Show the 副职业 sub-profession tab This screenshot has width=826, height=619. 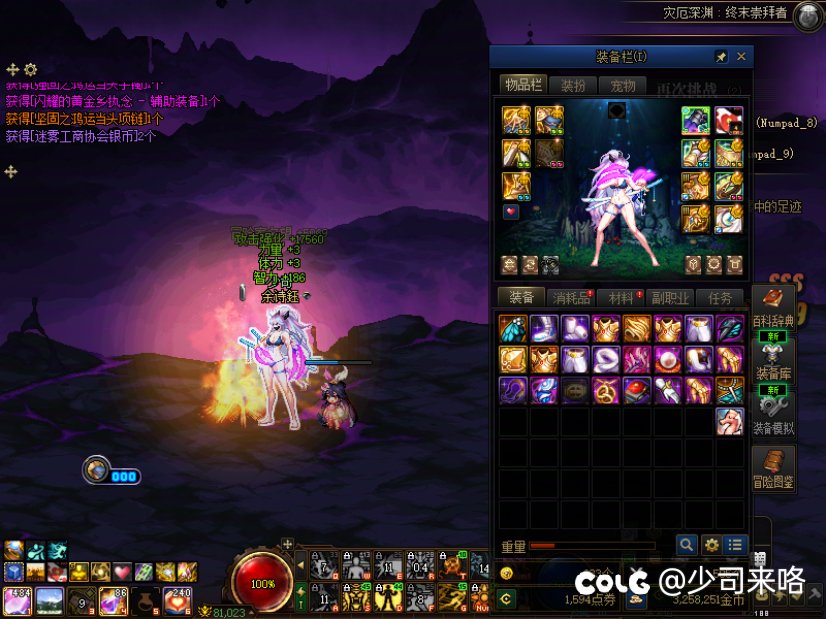pyautogui.click(x=671, y=298)
